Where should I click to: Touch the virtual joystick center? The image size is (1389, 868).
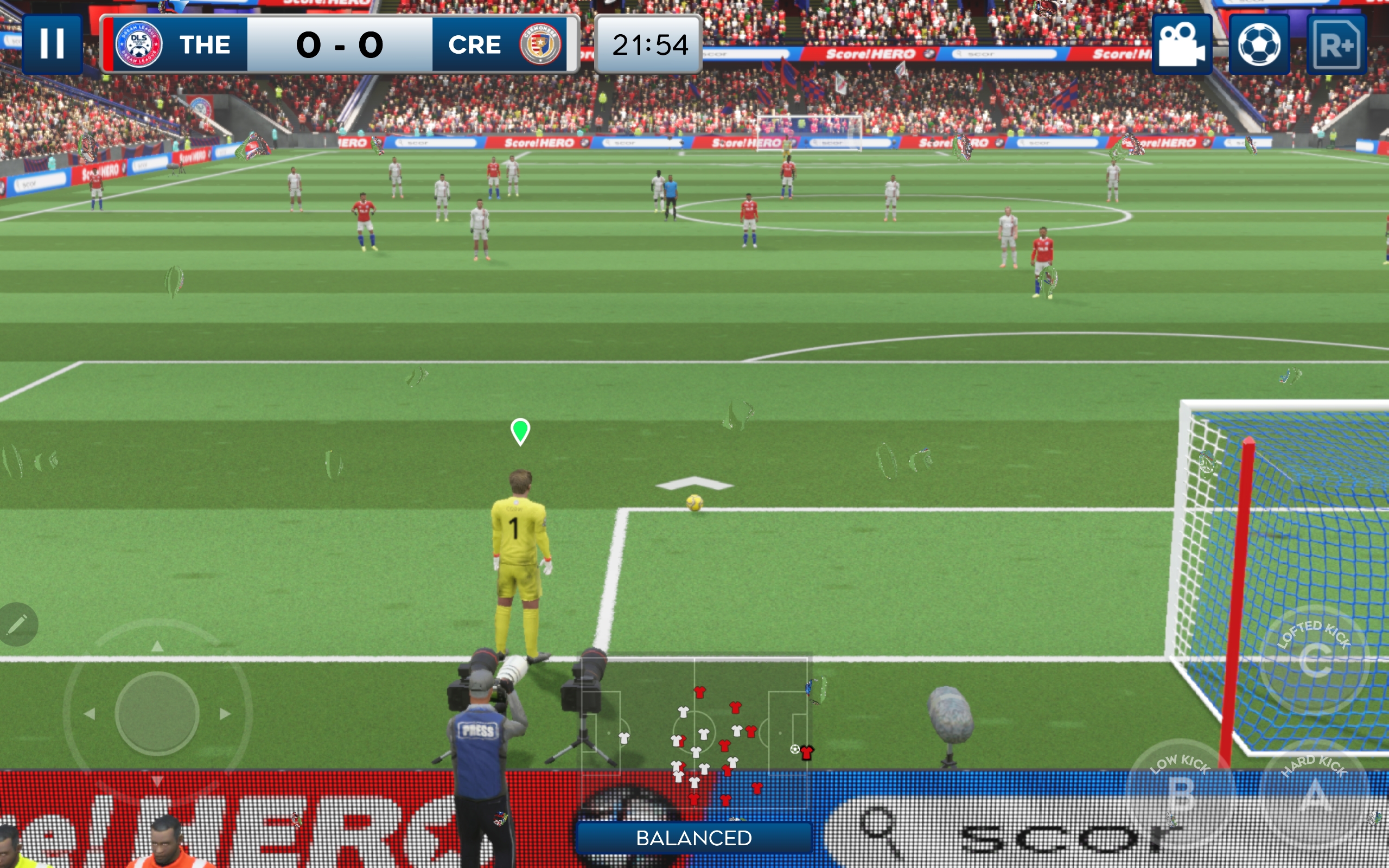point(157,713)
